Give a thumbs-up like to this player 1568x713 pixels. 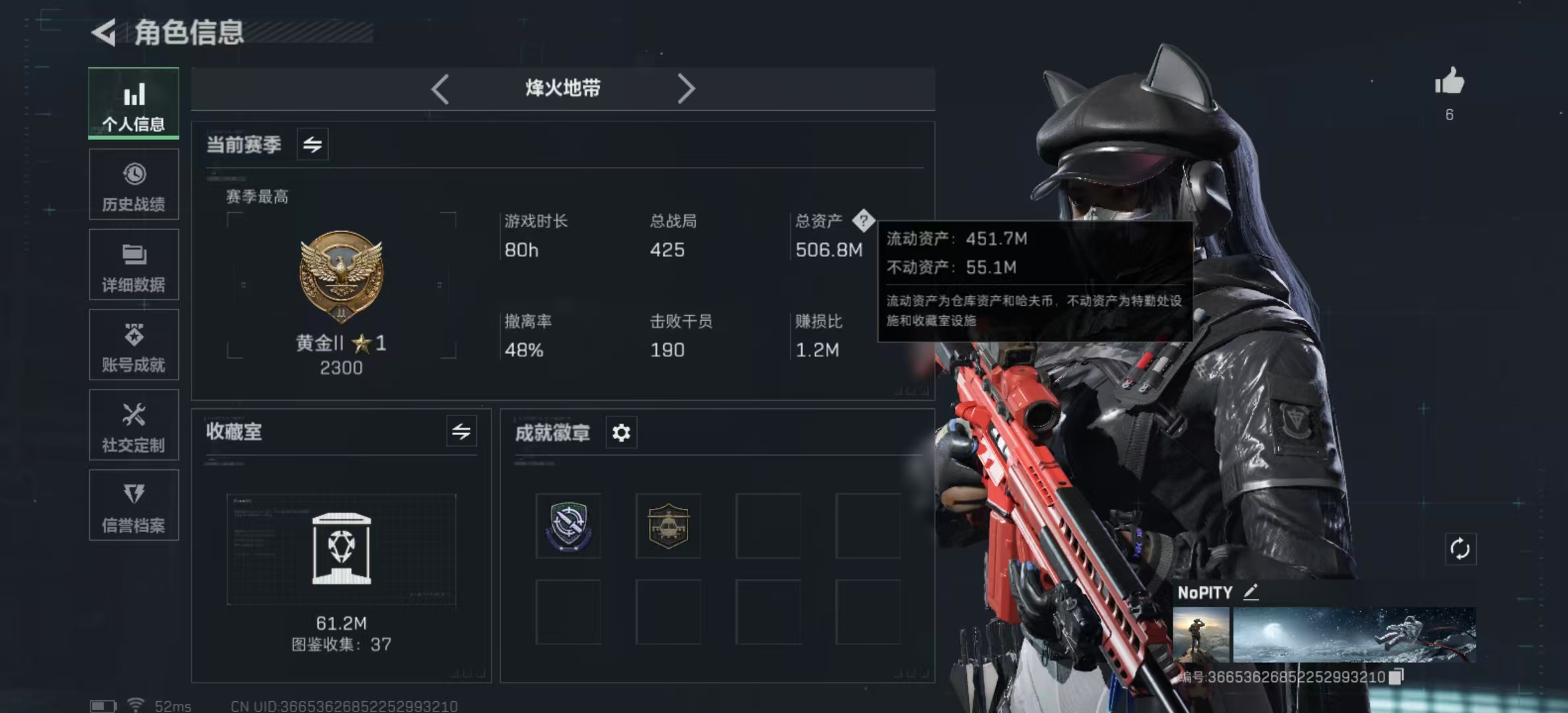coord(1449,83)
